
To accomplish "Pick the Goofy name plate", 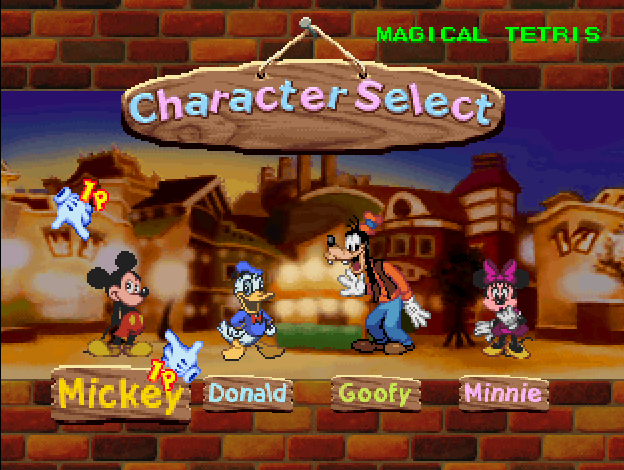I will 375,393.
